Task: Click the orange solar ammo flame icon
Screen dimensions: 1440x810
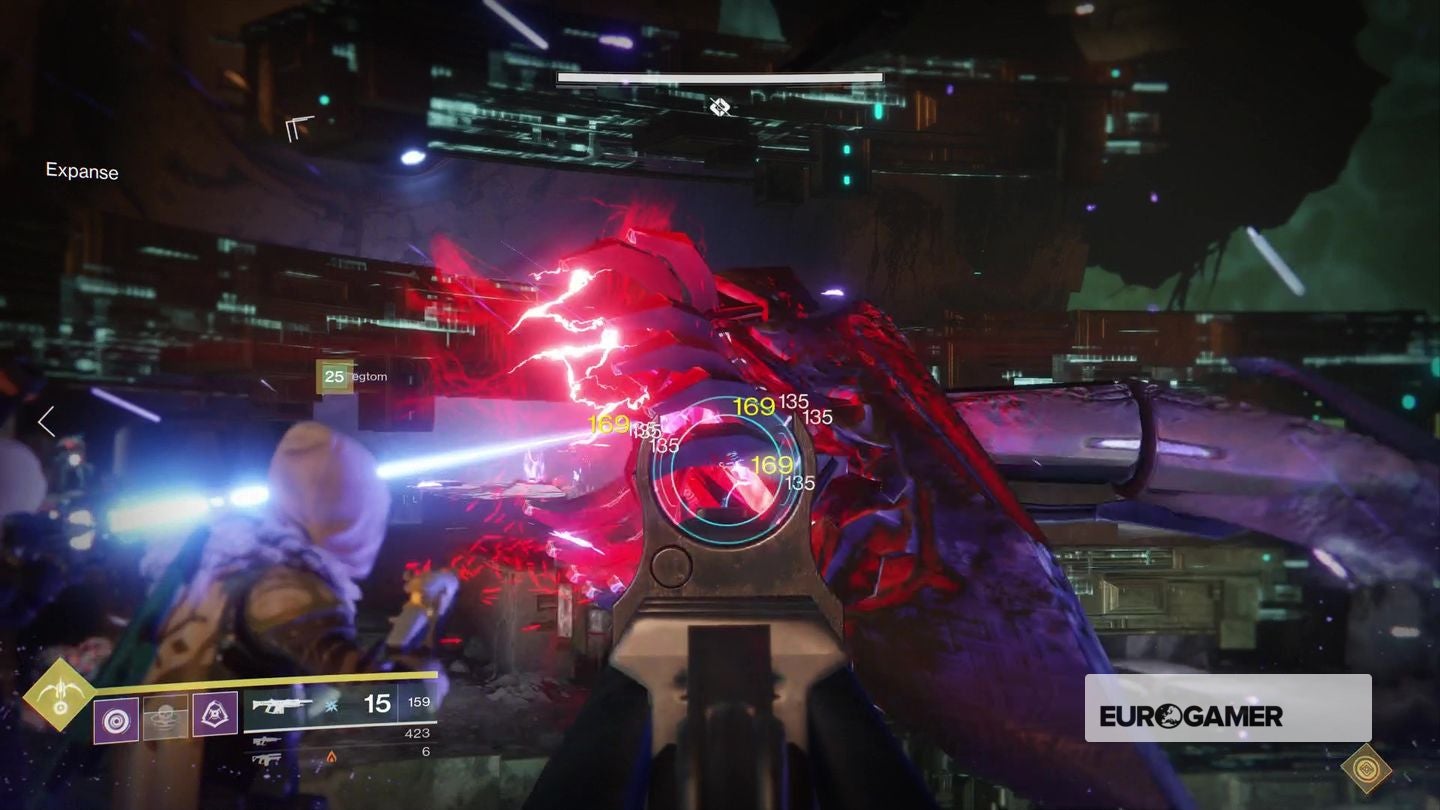Action: [331, 757]
